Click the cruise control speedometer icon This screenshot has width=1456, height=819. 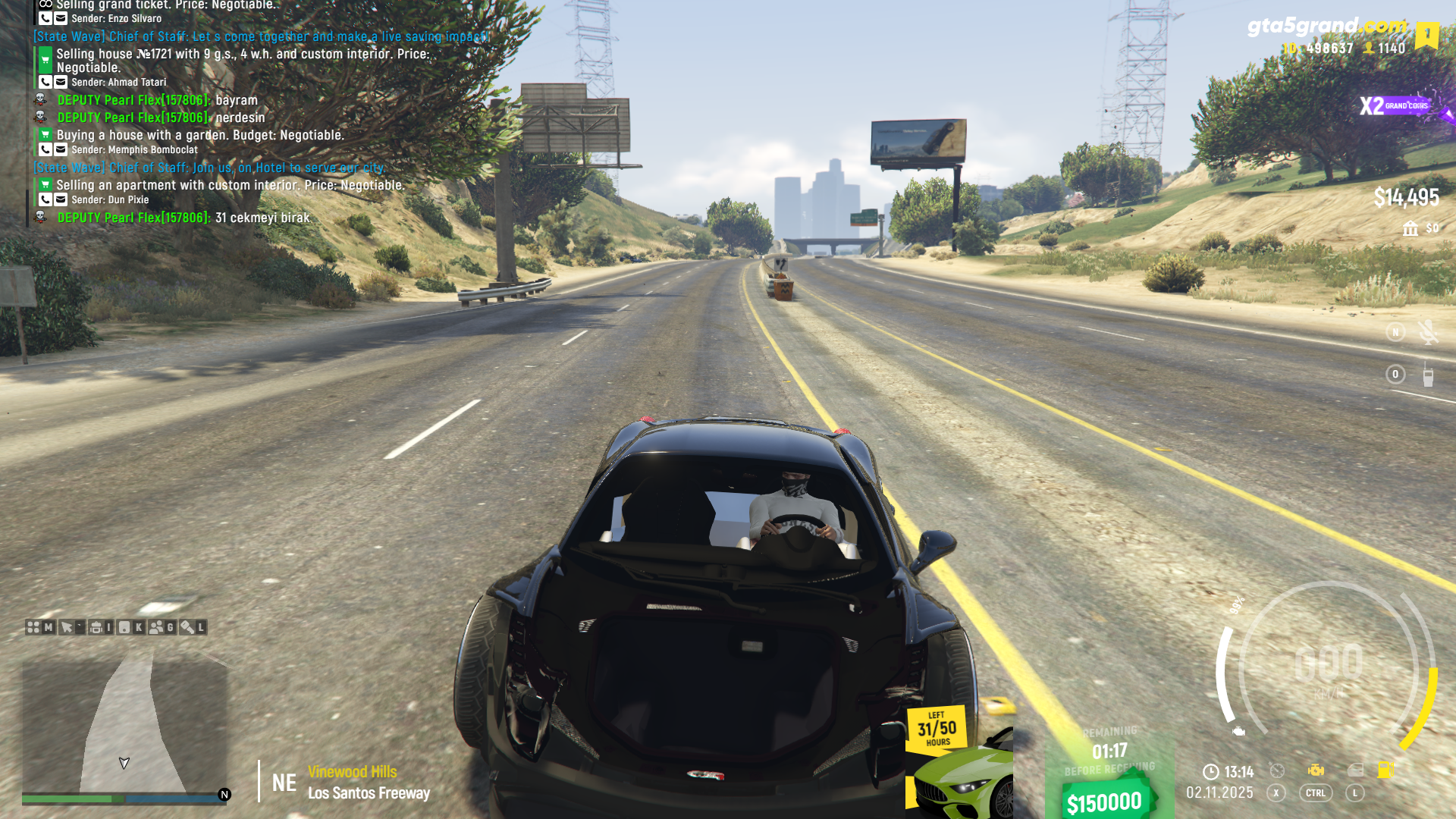point(1277,770)
